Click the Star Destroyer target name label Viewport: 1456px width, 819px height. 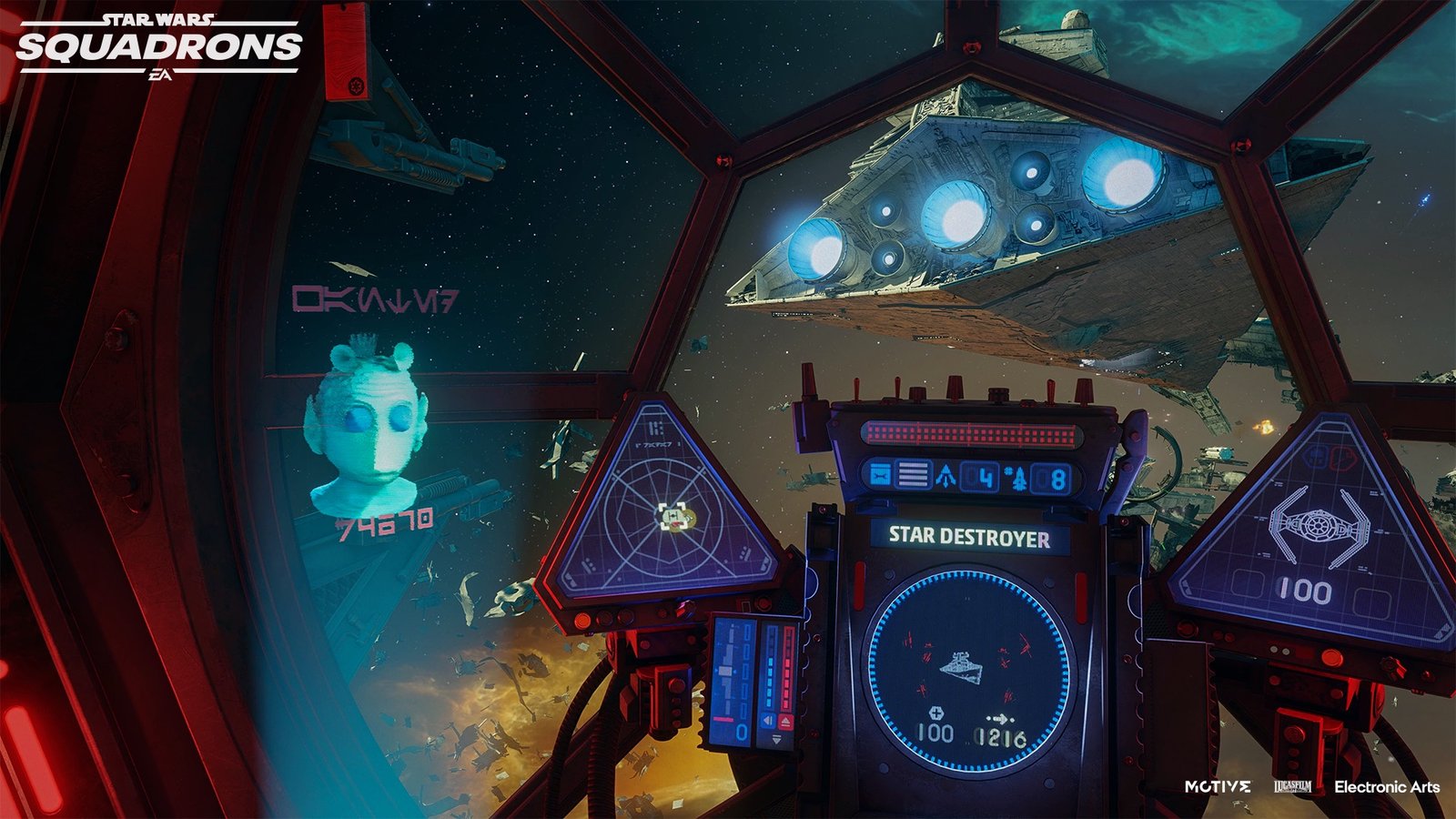coord(969,537)
